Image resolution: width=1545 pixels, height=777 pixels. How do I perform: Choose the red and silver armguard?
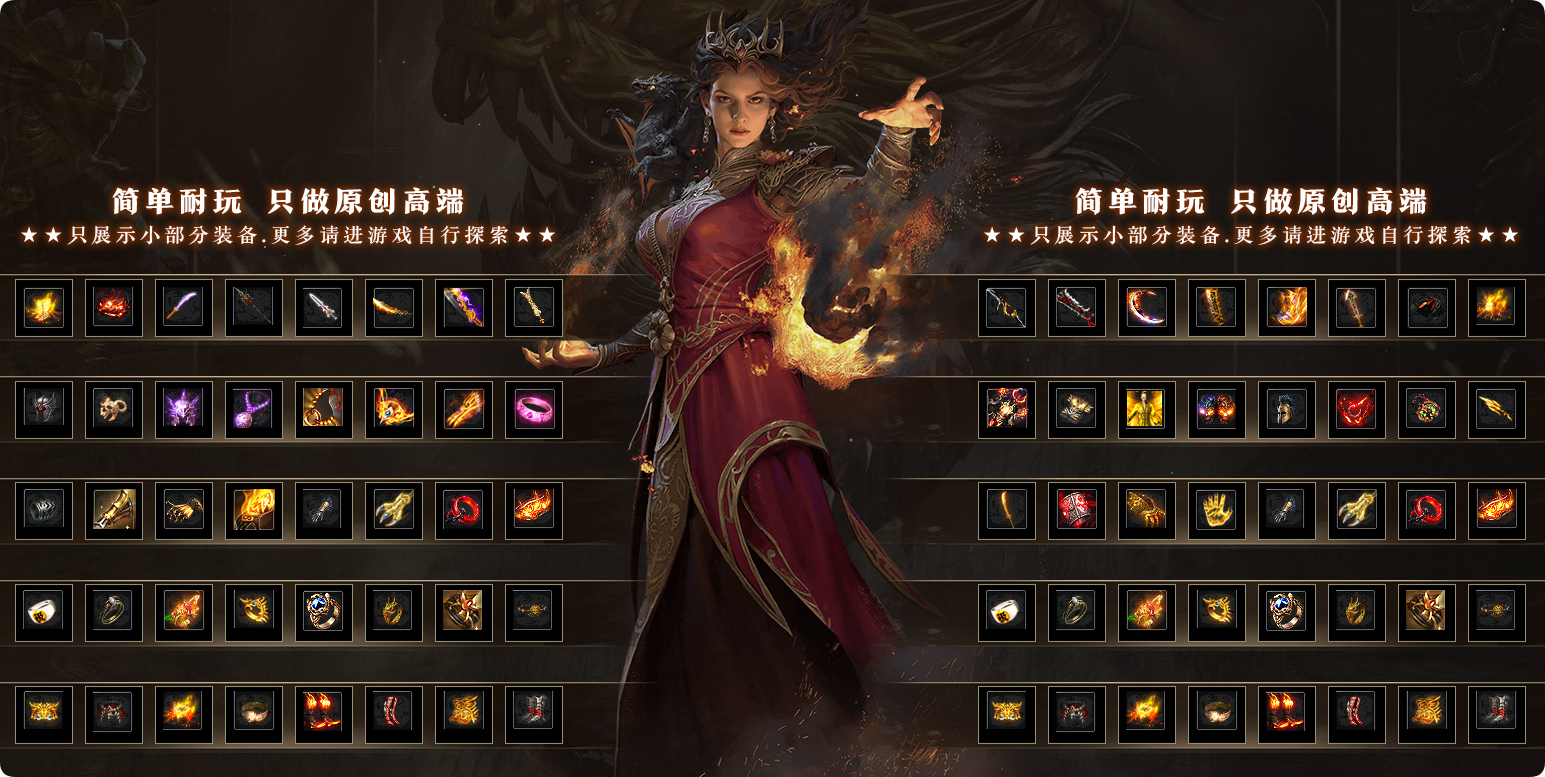tap(1076, 511)
